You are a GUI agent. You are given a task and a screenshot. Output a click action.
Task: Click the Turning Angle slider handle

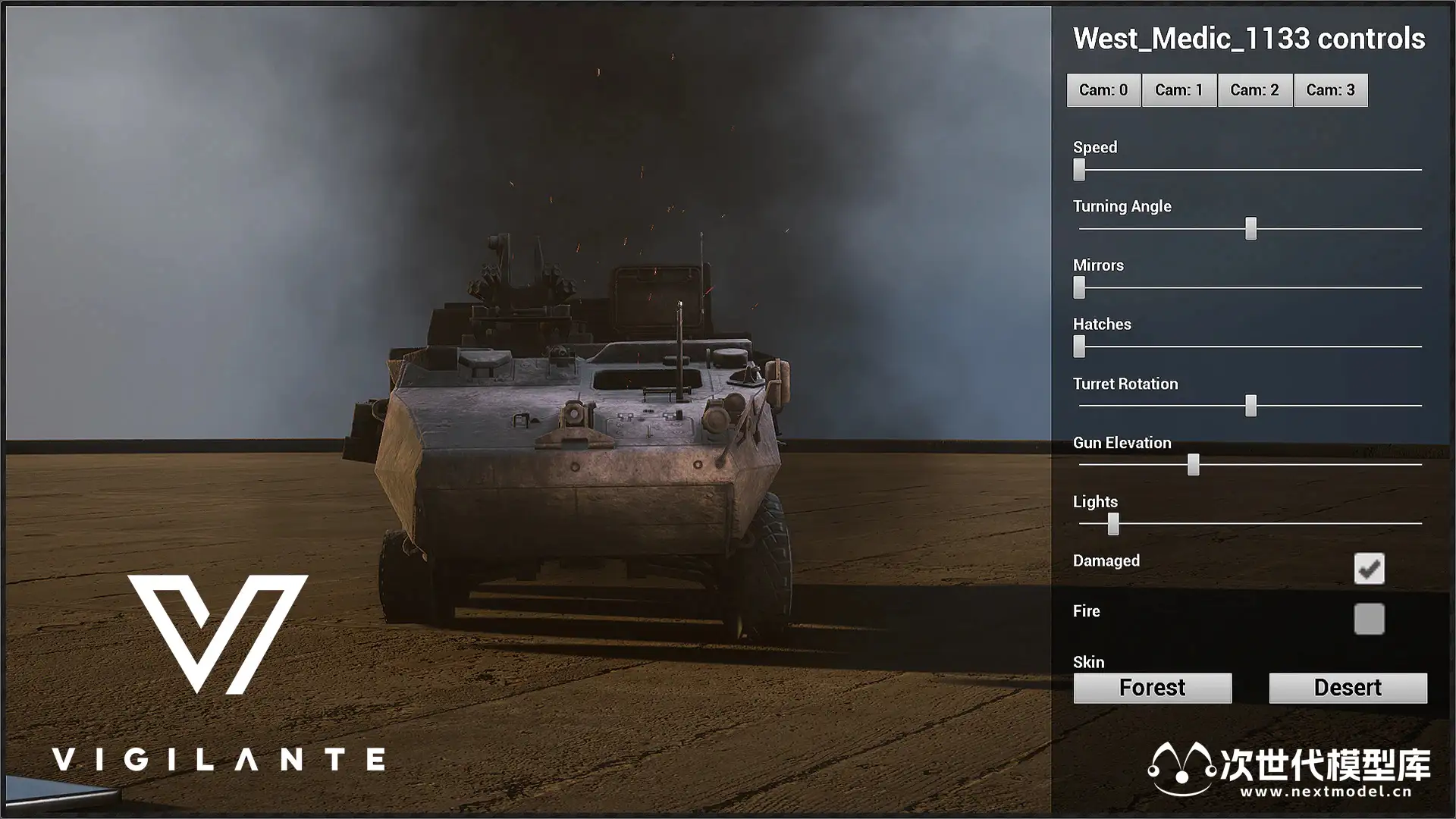(x=1250, y=228)
